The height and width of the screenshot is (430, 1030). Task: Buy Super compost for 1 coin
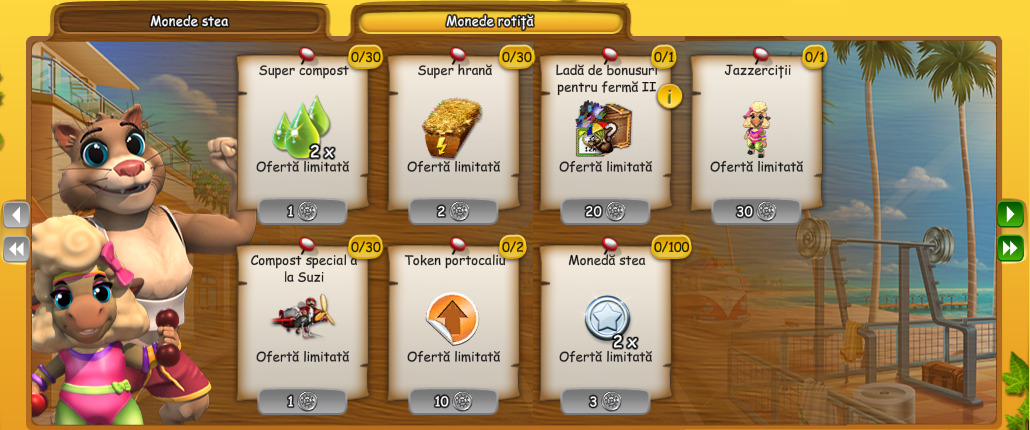click(302, 211)
